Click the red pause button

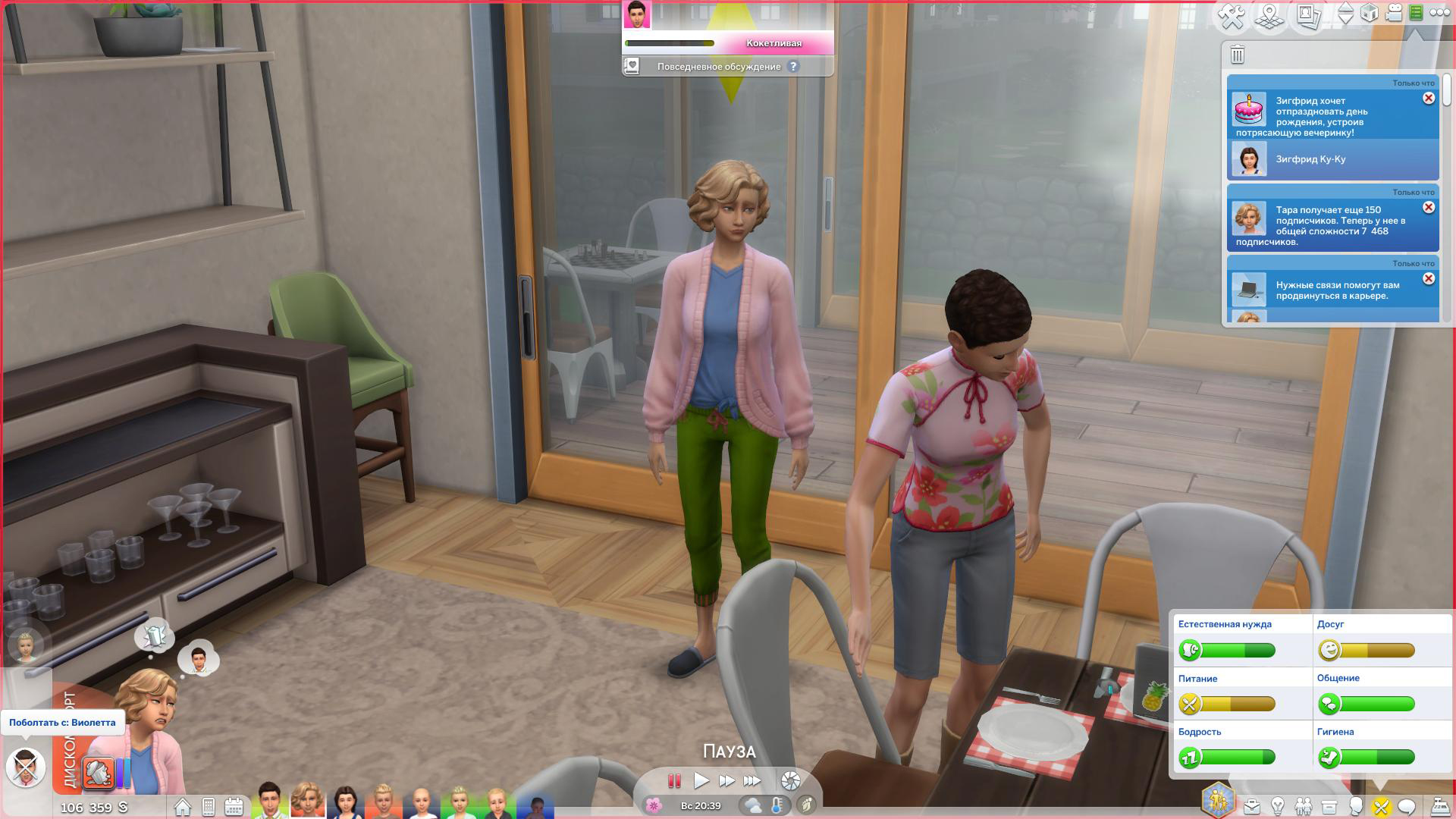(x=674, y=780)
